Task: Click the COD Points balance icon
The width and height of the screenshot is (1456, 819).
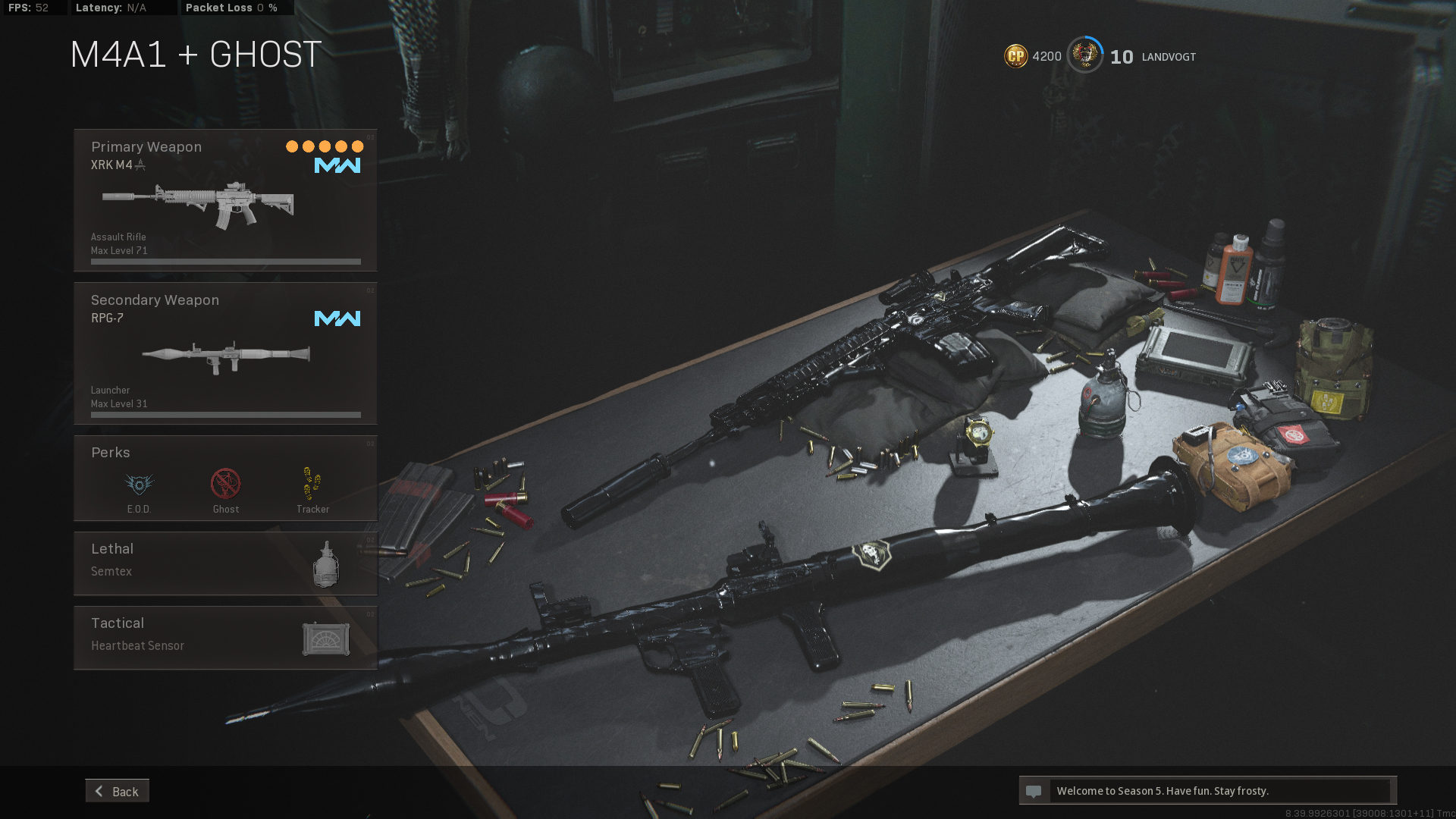Action: pyautogui.click(x=1015, y=56)
